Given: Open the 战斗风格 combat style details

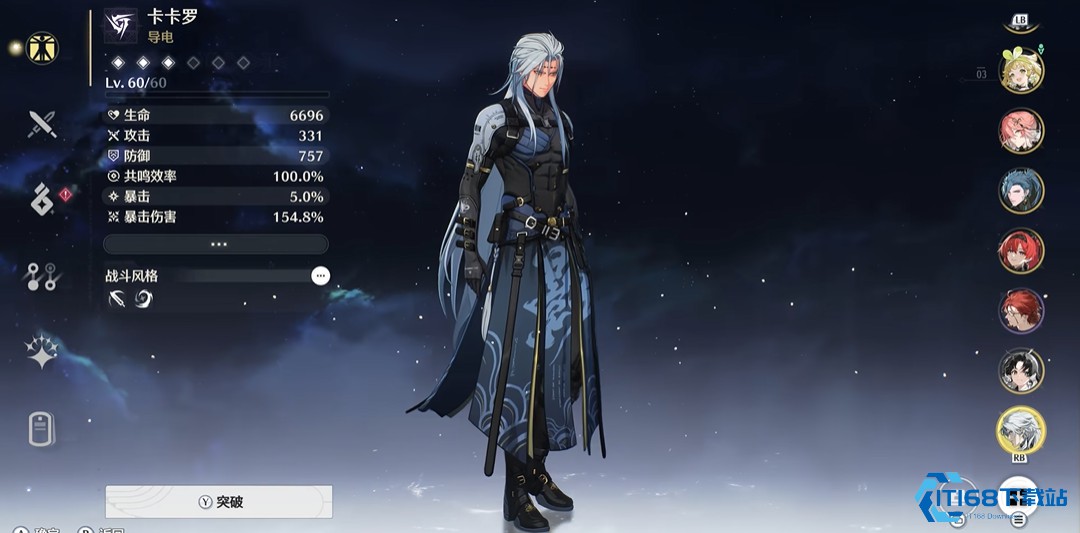Looking at the screenshot, I should tap(320, 275).
